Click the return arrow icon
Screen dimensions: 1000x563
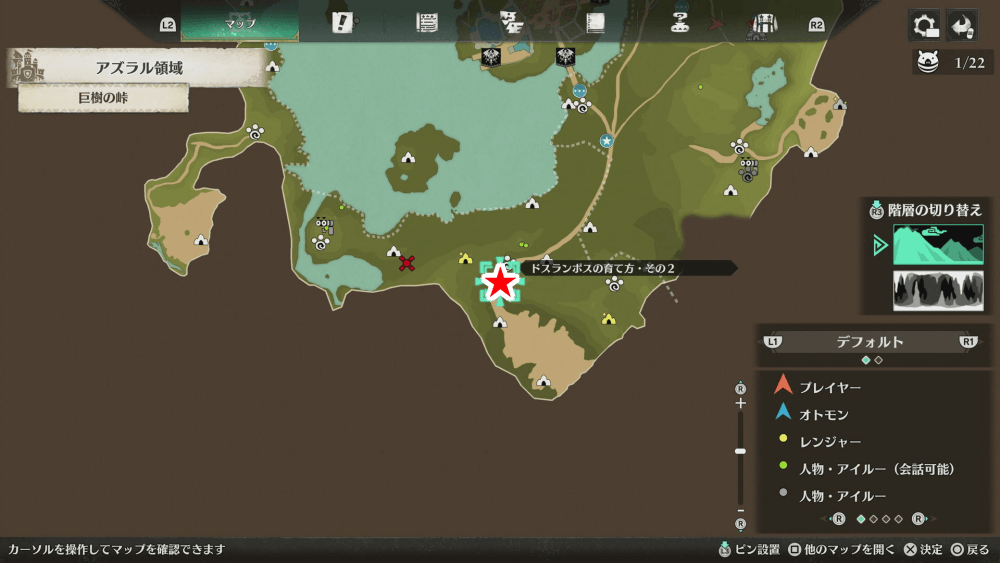click(x=962, y=25)
